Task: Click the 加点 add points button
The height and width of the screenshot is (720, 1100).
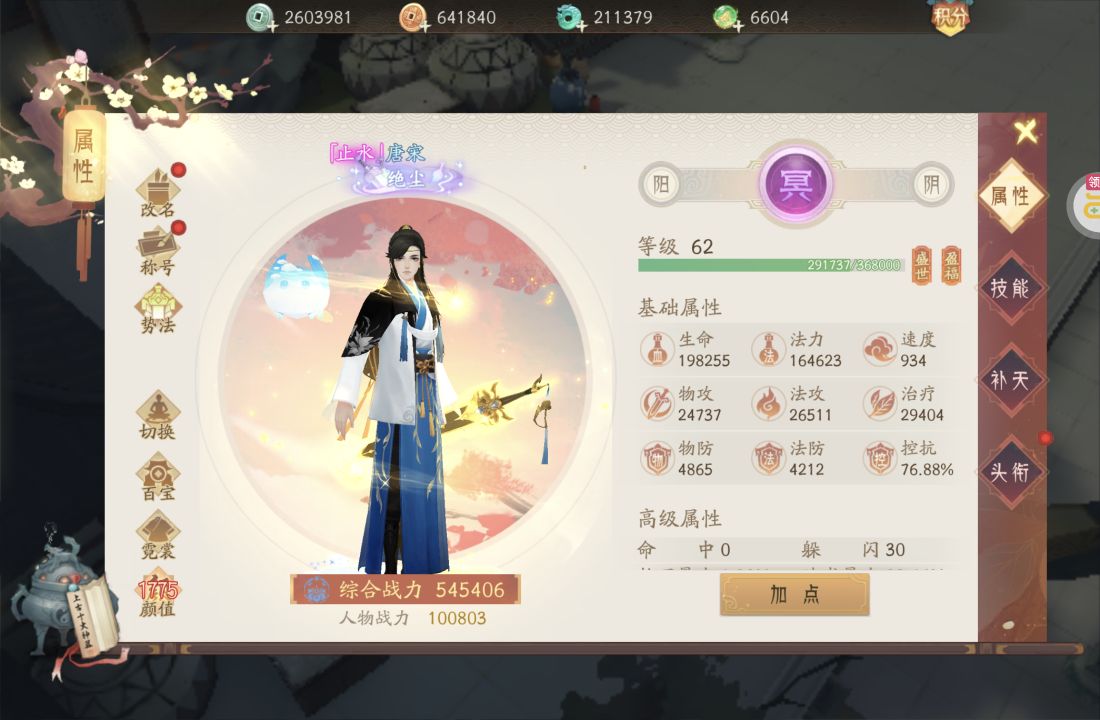Action: tap(795, 594)
